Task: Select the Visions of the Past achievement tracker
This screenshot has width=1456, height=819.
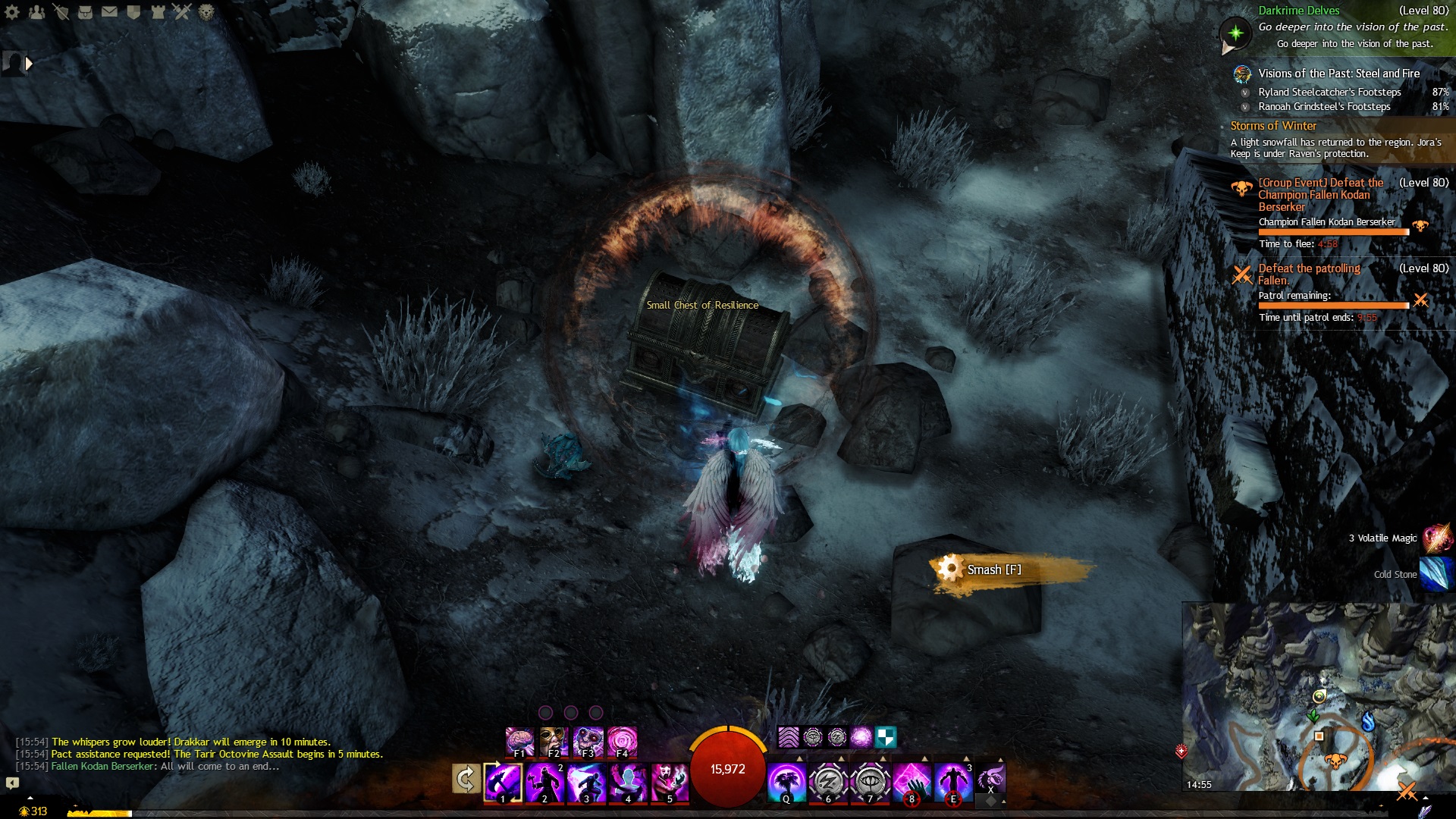Action: click(x=1338, y=74)
